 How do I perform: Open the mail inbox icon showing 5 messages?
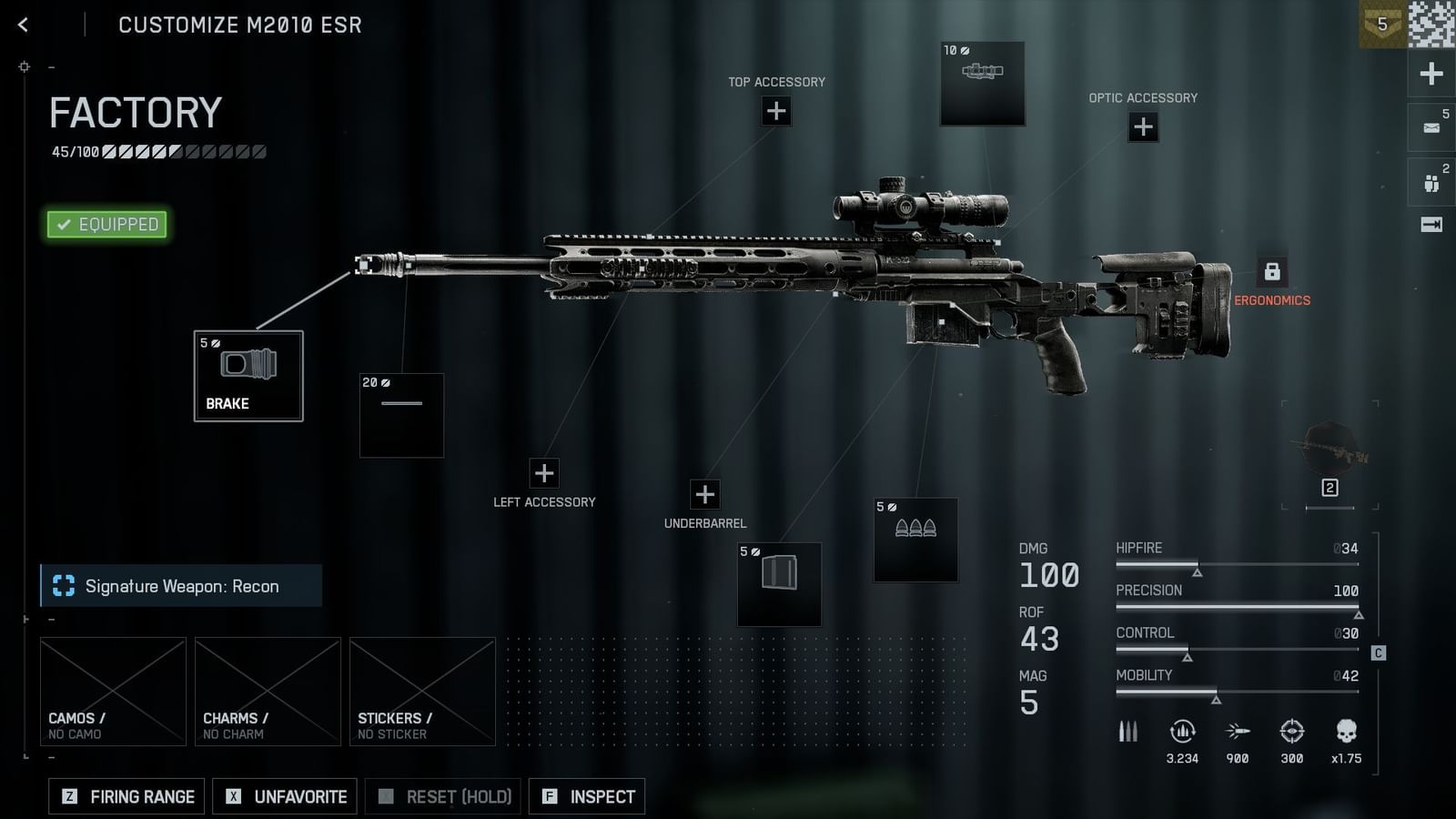(1431, 126)
